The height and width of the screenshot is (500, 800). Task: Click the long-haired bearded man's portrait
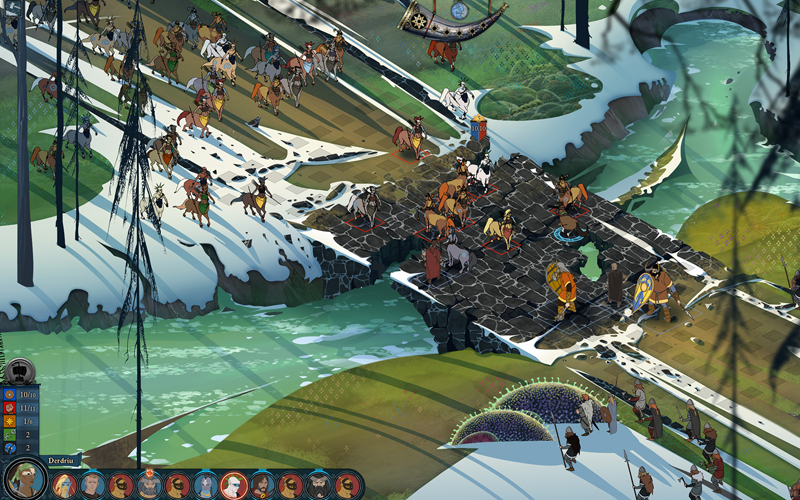pos(262,486)
